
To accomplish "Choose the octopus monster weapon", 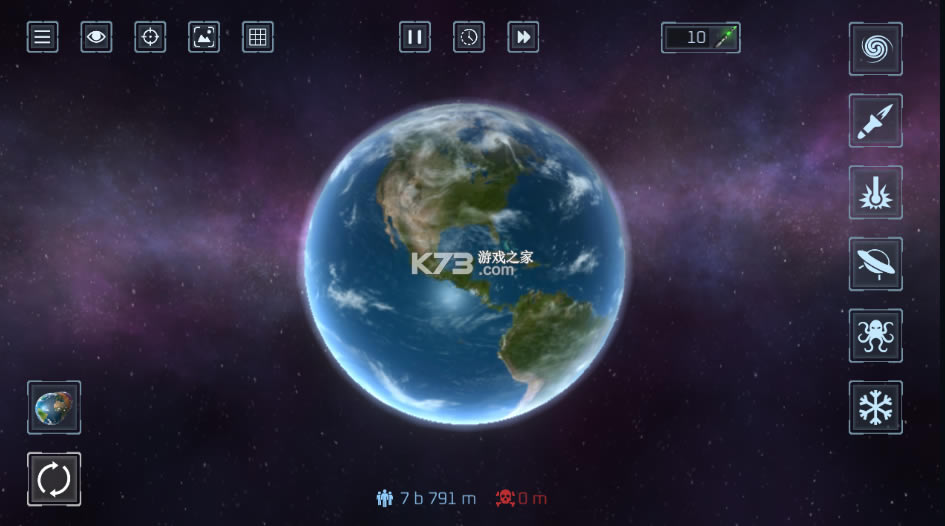I will tap(875, 336).
